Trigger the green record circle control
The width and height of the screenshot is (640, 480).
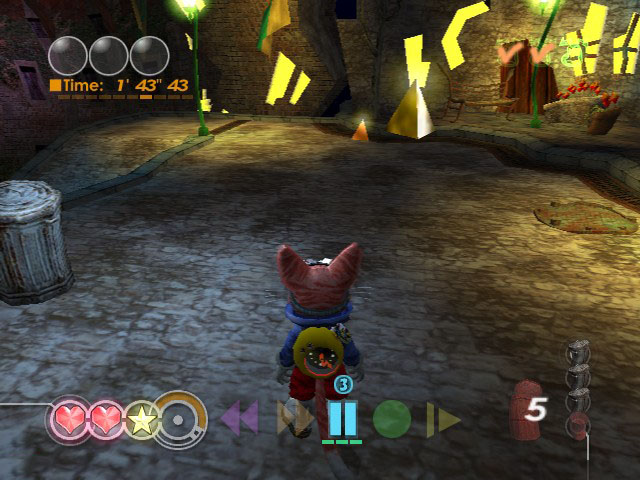point(392,418)
